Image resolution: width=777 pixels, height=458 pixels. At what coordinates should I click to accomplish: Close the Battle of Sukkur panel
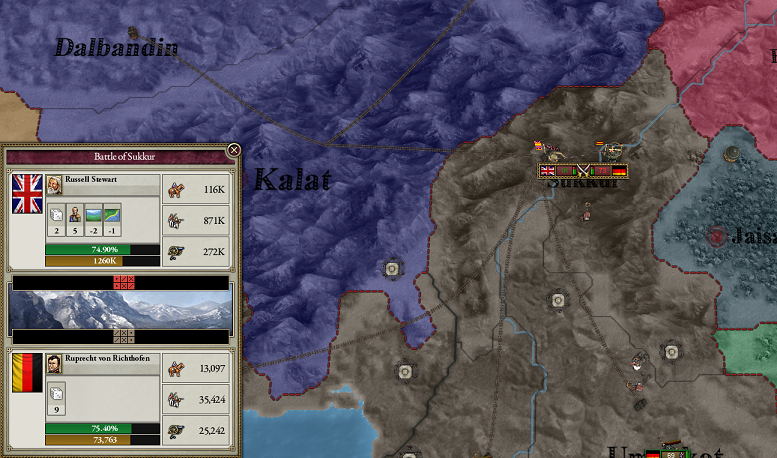(234, 150)
